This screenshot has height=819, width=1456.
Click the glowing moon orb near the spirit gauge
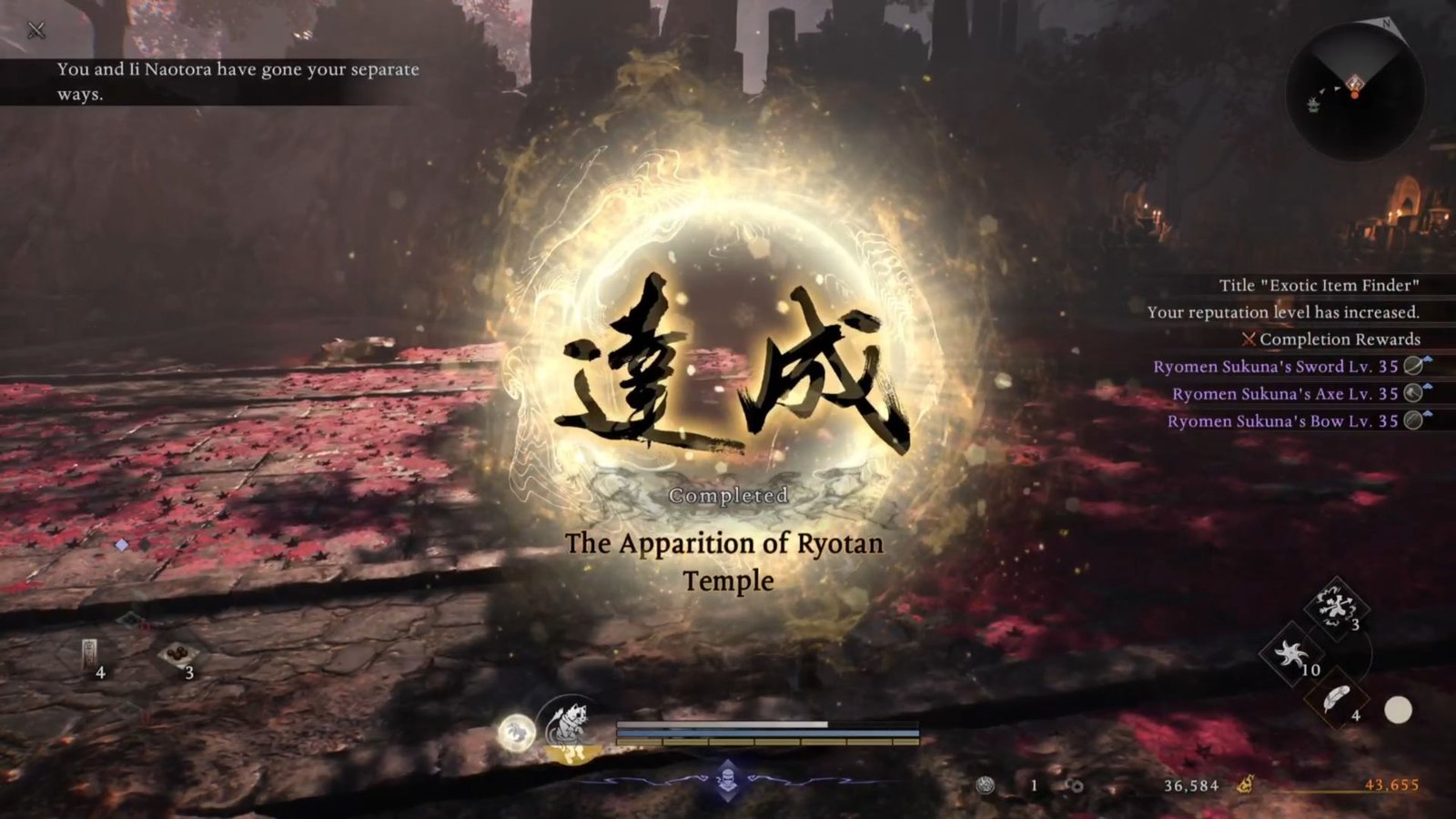coord(517,733)
